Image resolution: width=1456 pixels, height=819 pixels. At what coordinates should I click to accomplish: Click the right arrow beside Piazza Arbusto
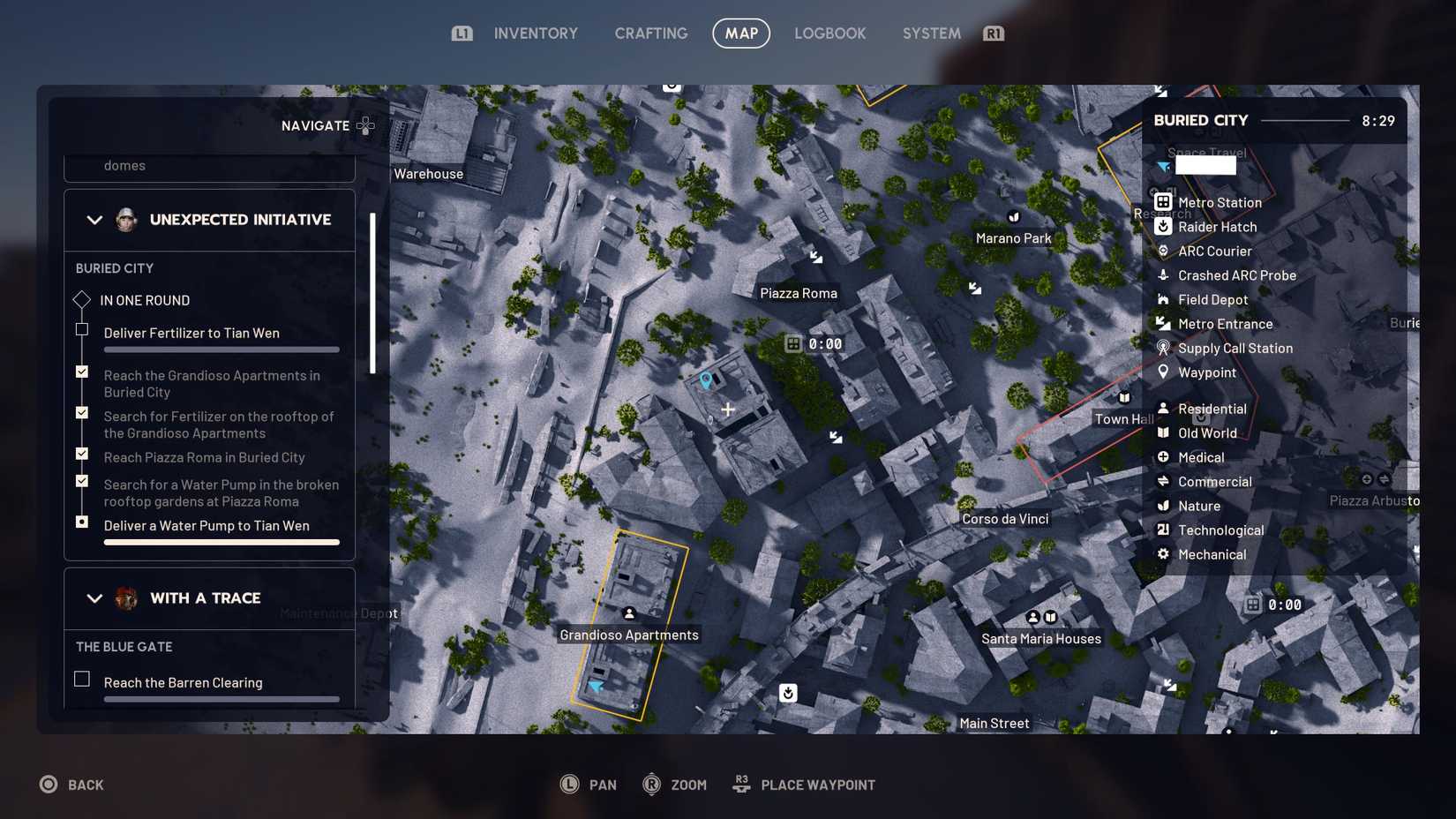point(1383,480)
